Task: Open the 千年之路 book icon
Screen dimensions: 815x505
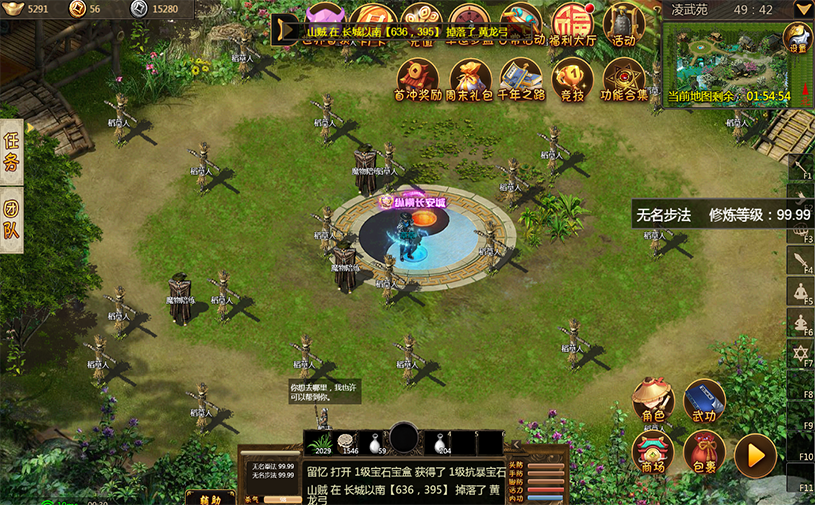Action: click(x=520, y=78)
